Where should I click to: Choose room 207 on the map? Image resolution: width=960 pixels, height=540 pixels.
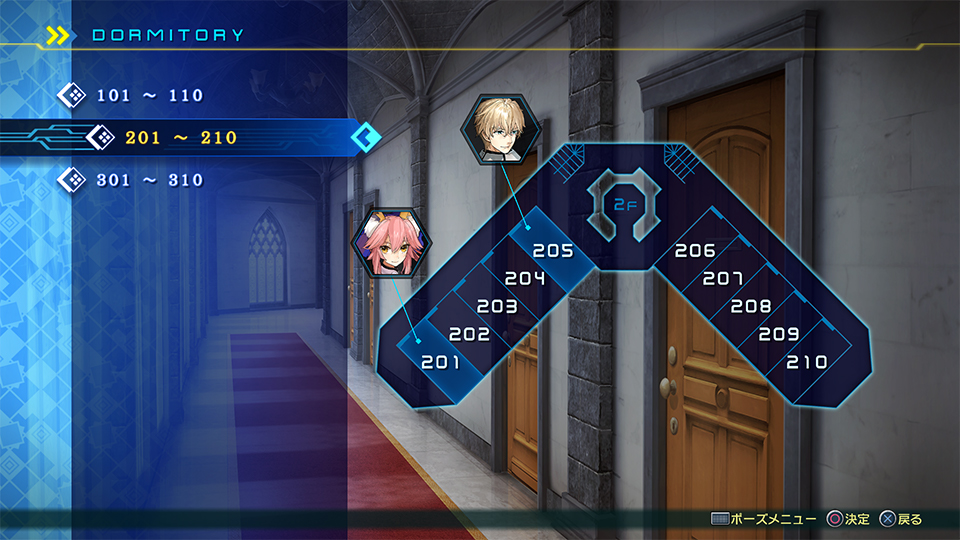coord(723,278)
